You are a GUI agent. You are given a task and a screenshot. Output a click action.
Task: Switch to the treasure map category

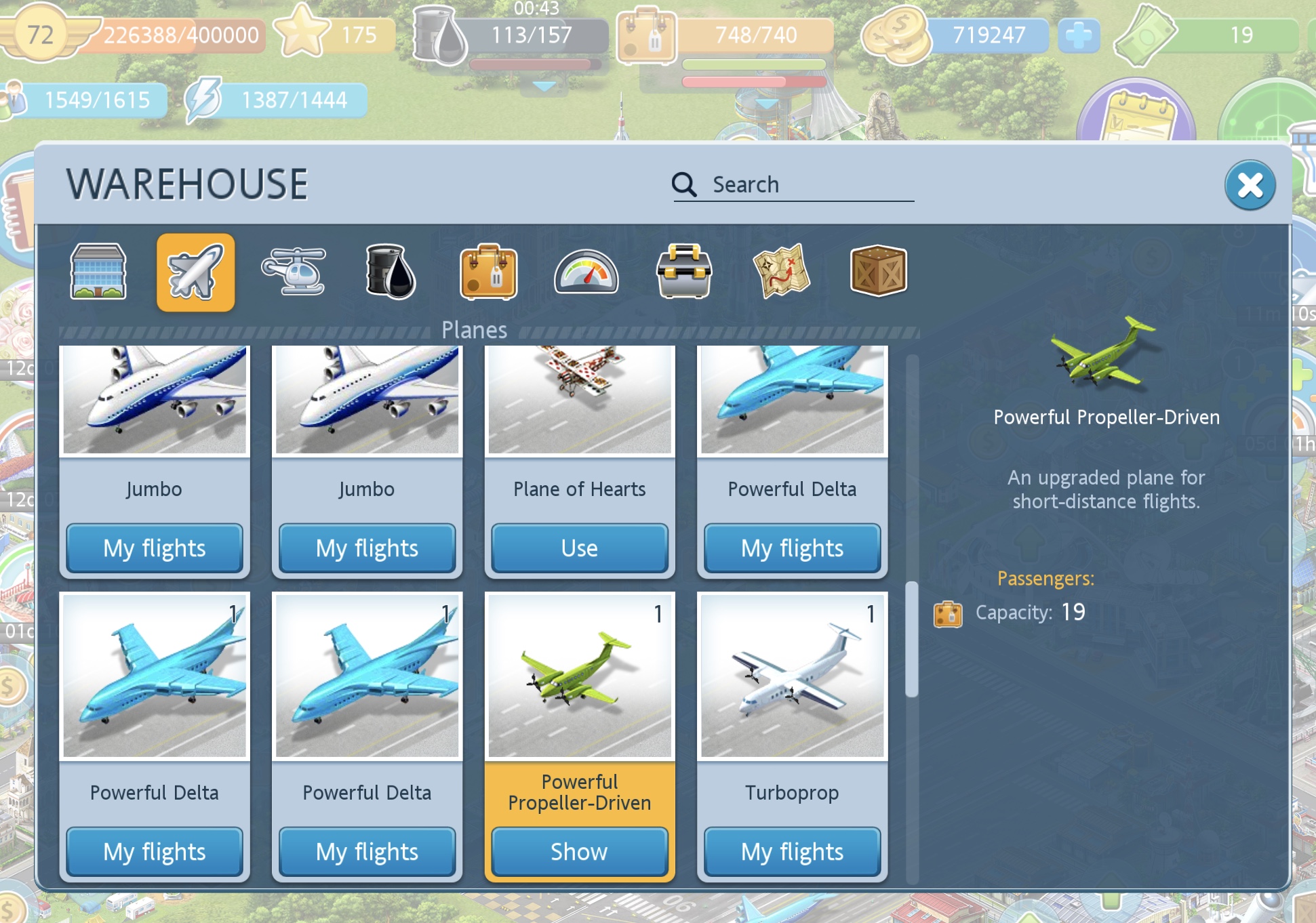point(781,272)
